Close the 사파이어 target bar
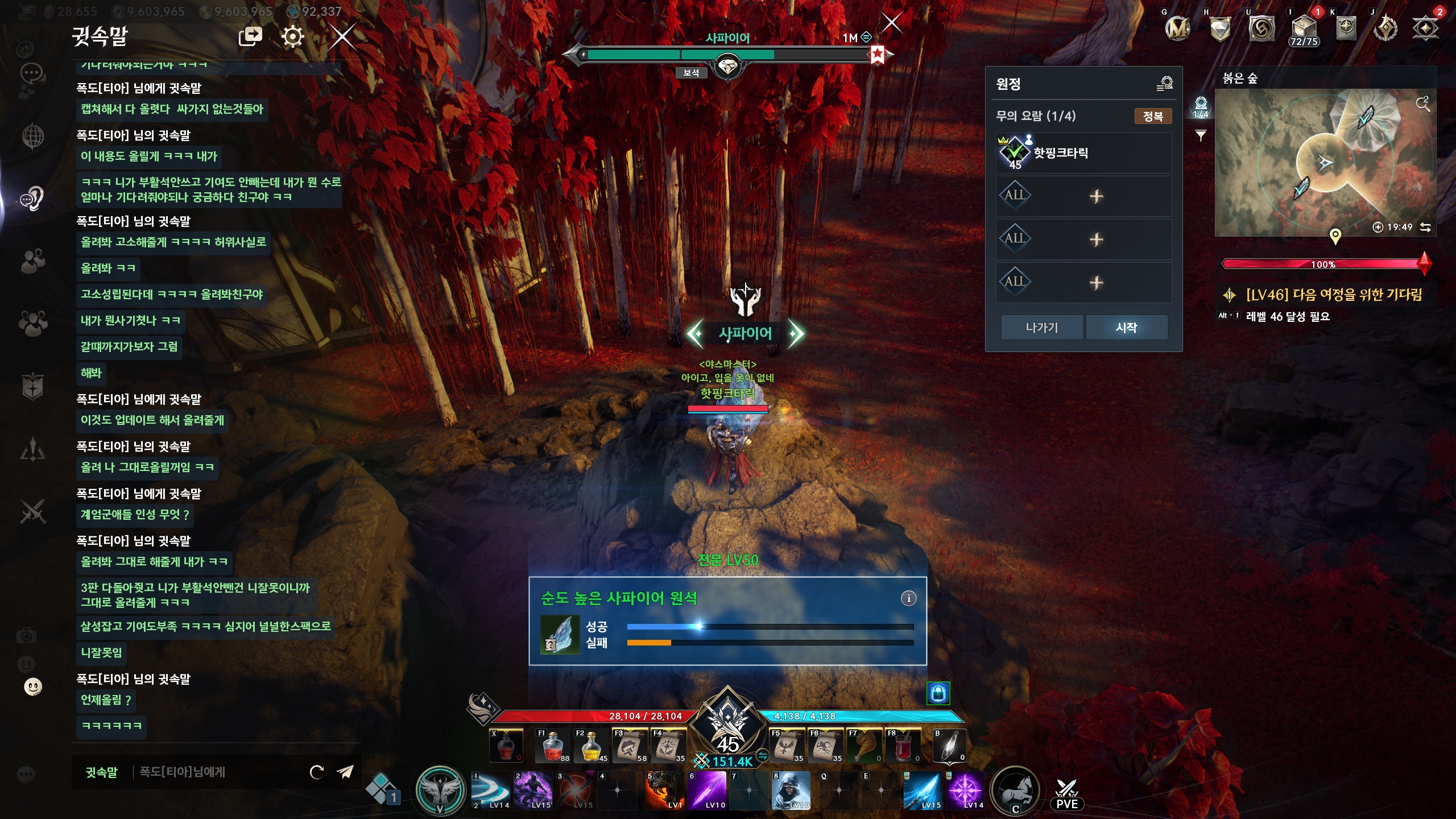1456x819 pixels. tap(891, 23)
